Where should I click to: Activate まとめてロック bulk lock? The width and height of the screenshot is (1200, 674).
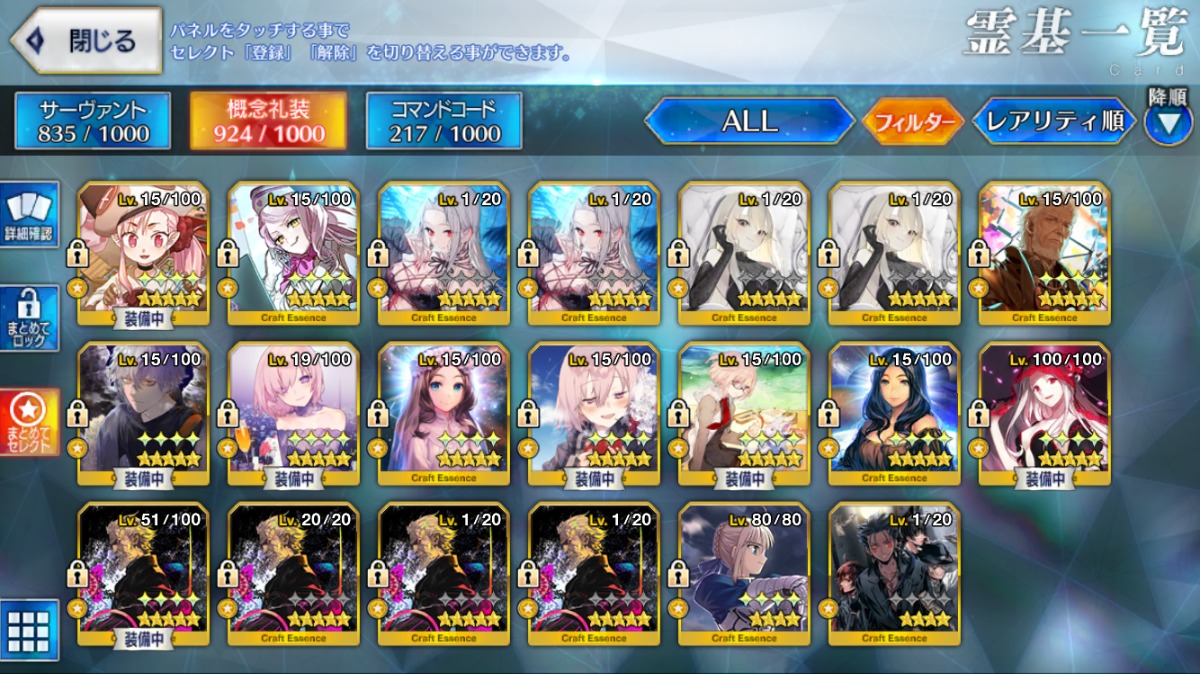(30, 319)
